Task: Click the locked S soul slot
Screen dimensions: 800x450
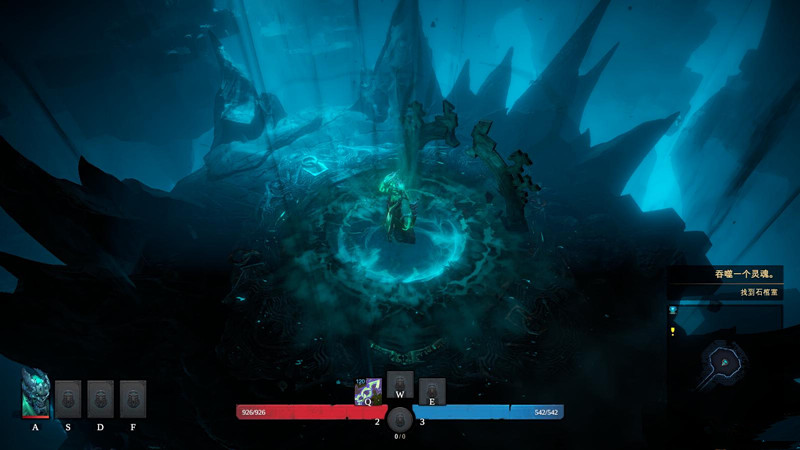Action: [x=68, y=398]
